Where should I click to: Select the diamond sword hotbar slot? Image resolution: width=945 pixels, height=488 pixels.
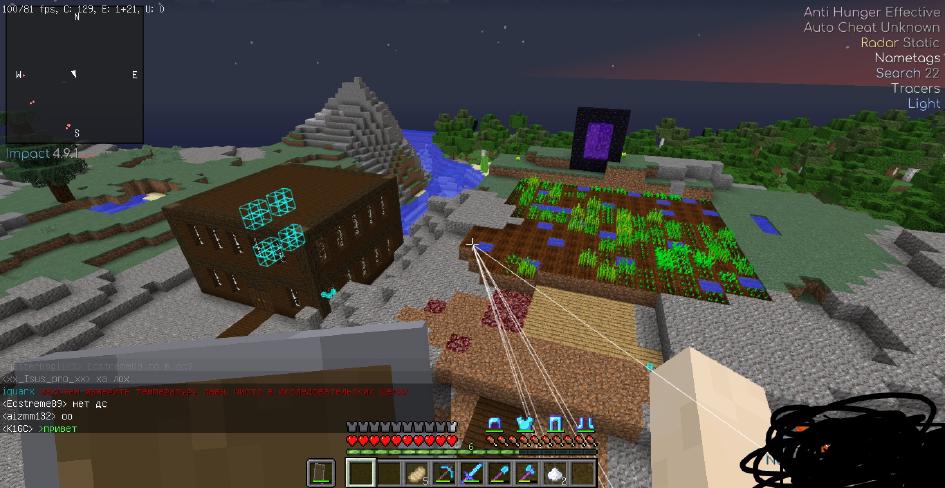pos(471,472)
